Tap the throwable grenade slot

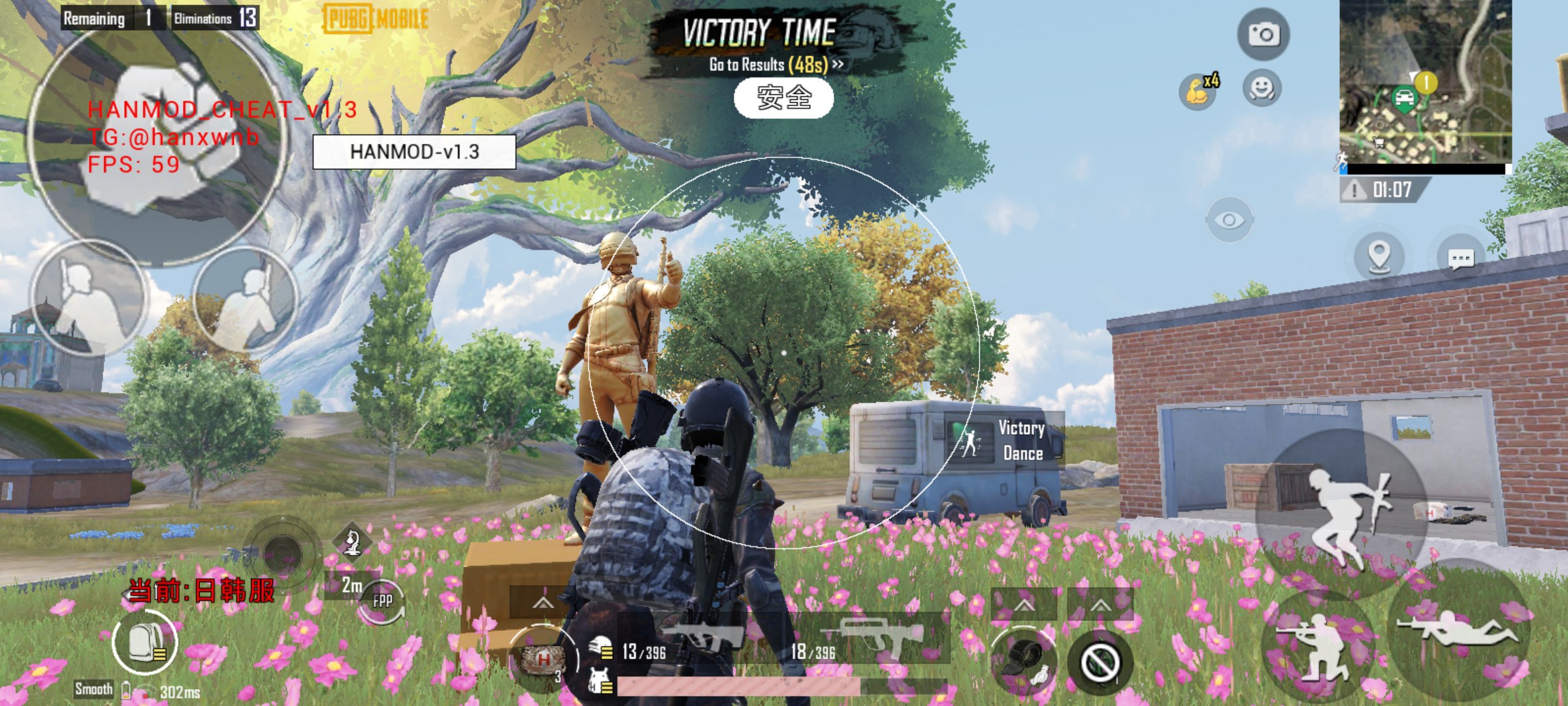tap(1024, 660)
